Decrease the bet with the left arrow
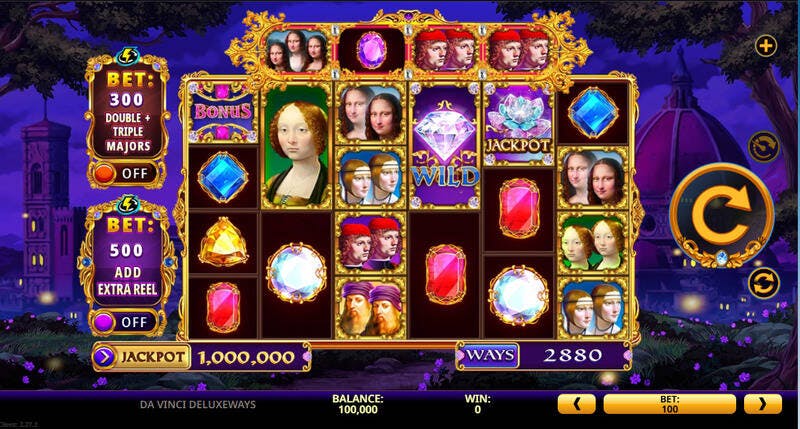800x429 pixels. point(576,404)
